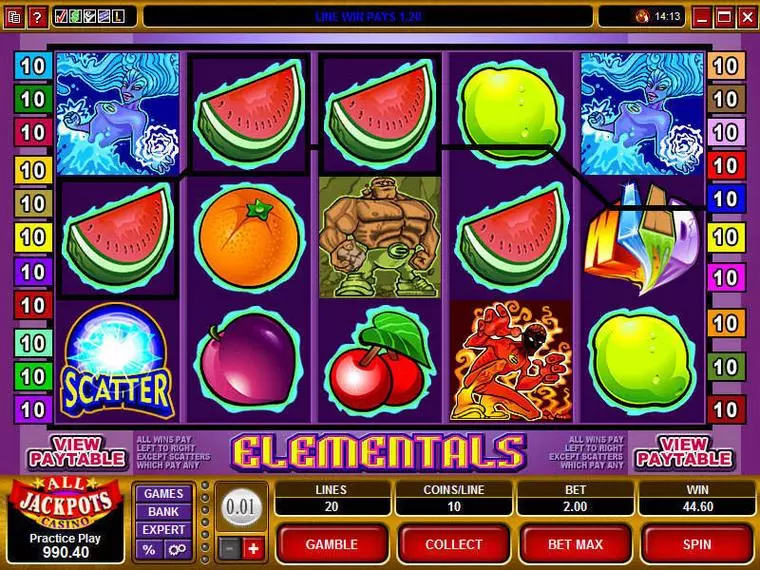Screen dimensions: 760x570
Task: Increase coin size with the plus button
Action: coord(252,548)
